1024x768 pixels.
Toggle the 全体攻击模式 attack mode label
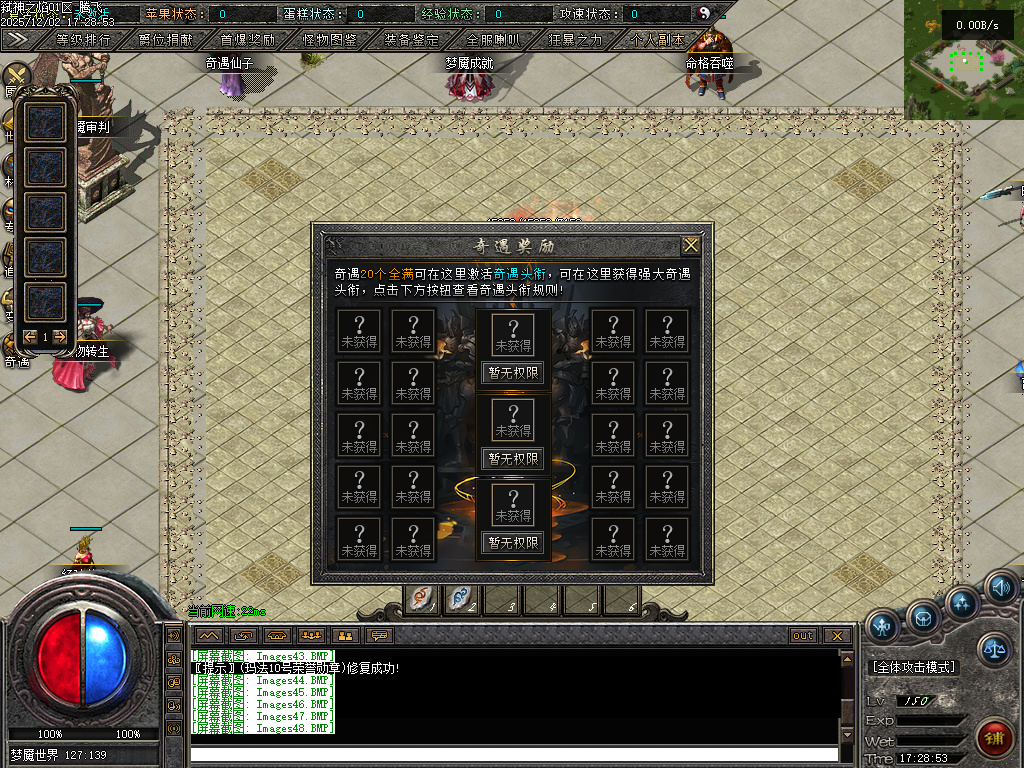(x=913, y=667)
